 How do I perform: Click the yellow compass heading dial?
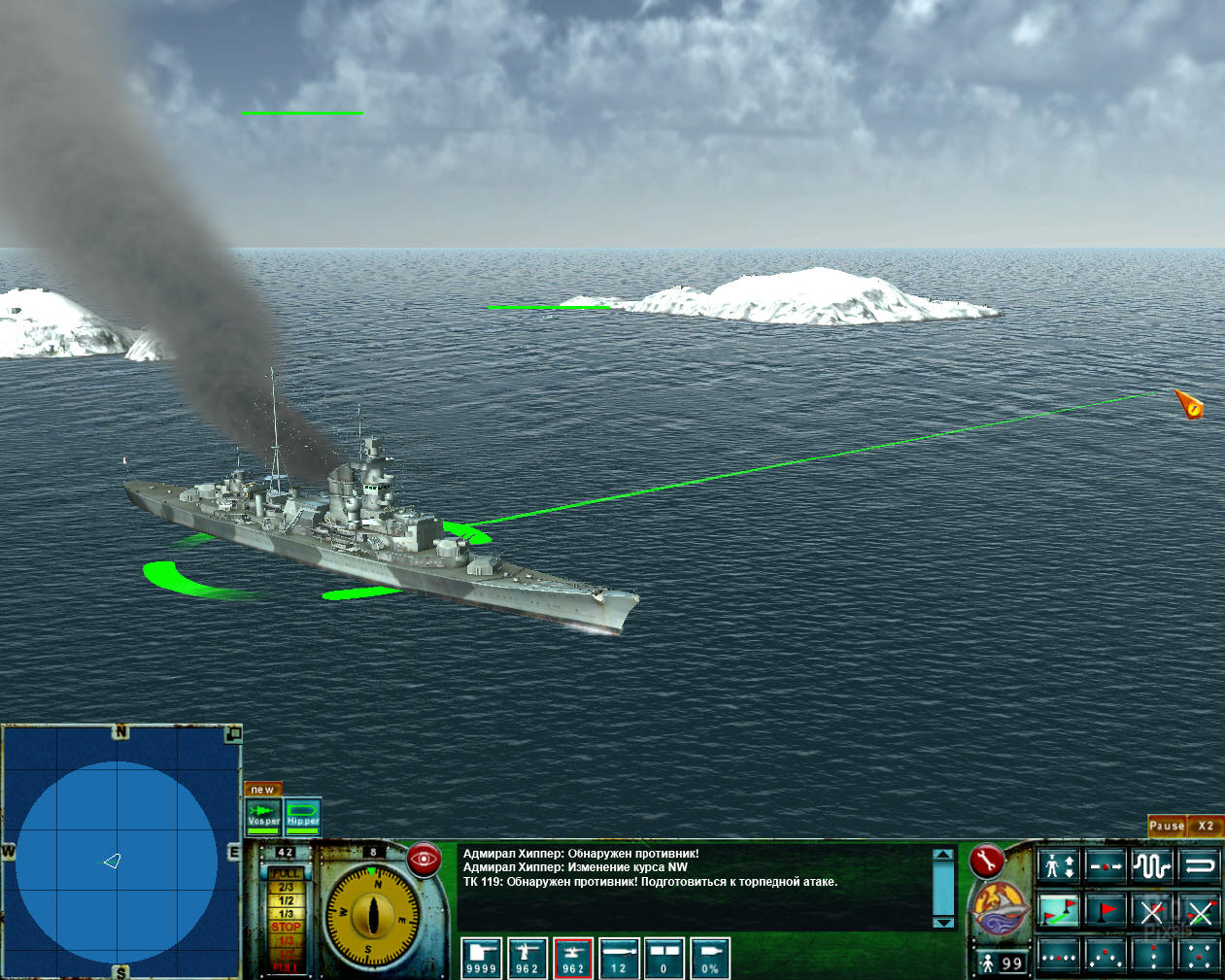pos(373,914)
